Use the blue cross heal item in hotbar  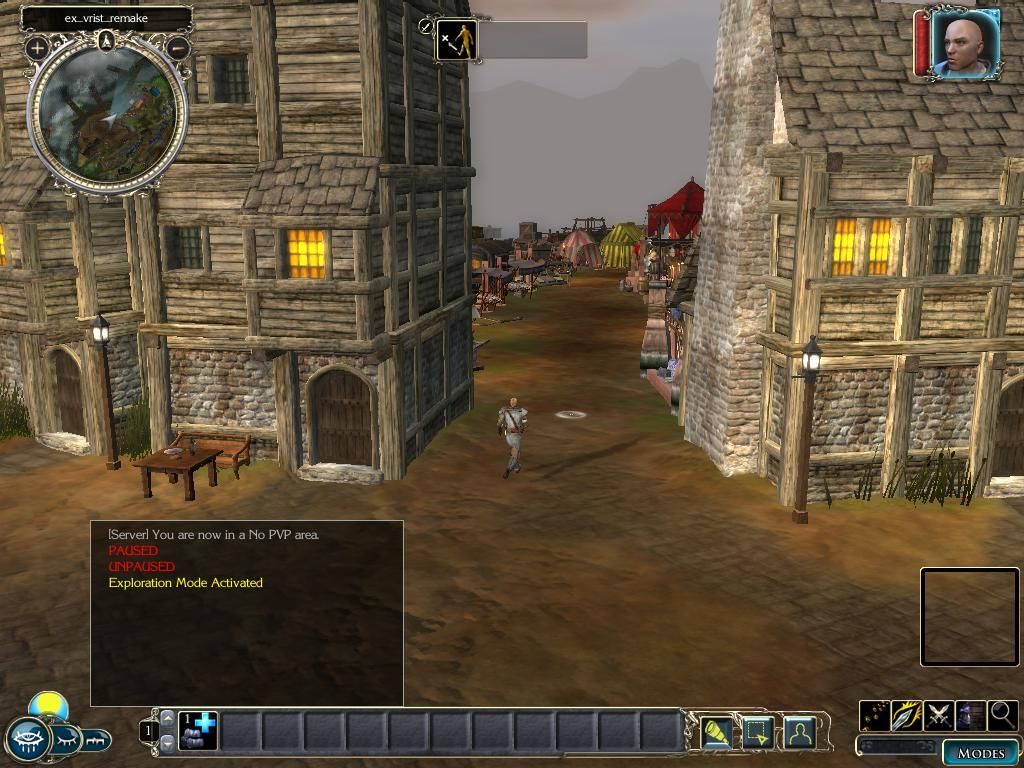(x=199, y=731)
